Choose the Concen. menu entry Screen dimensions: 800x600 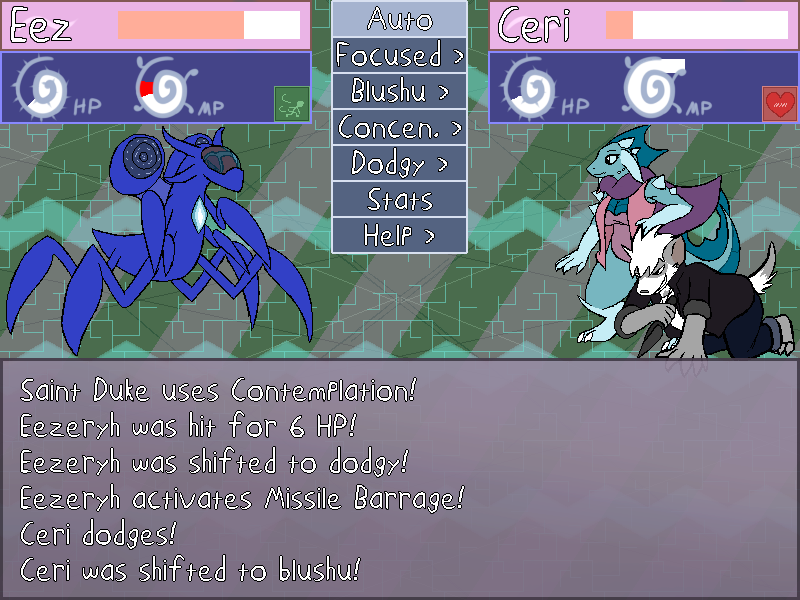pos(399,127)
